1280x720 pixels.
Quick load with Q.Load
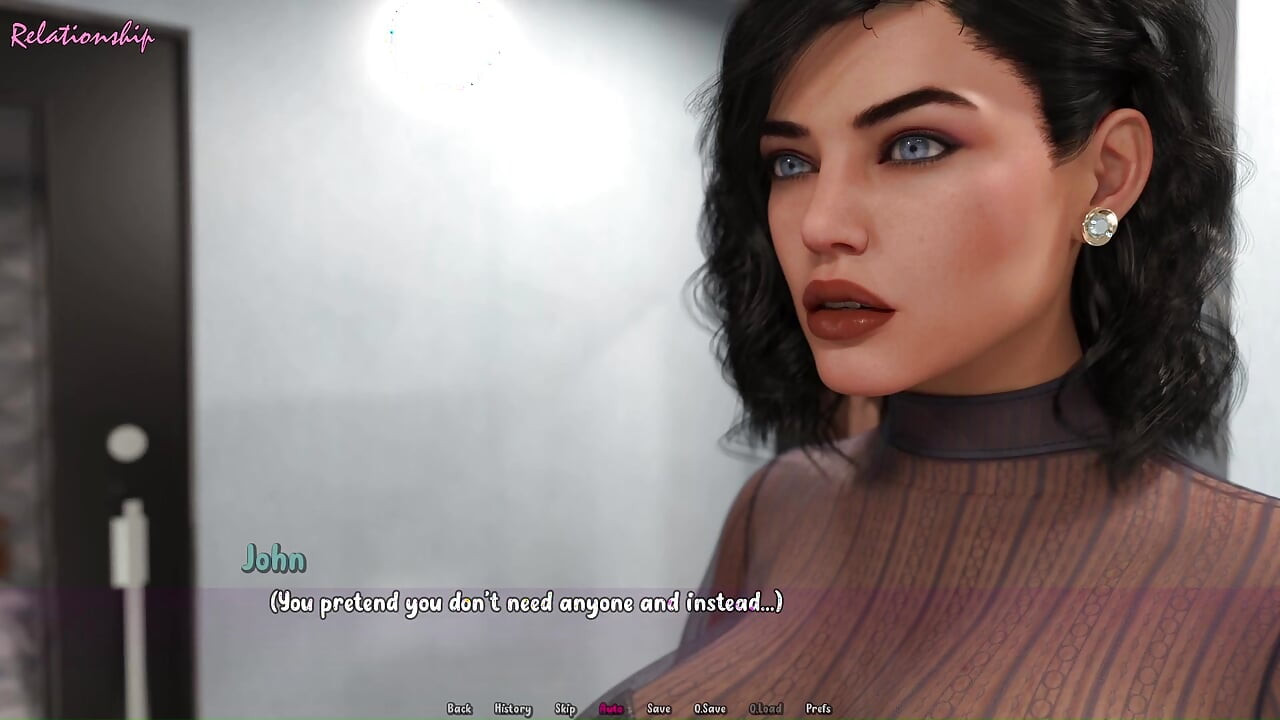(765, 709)
